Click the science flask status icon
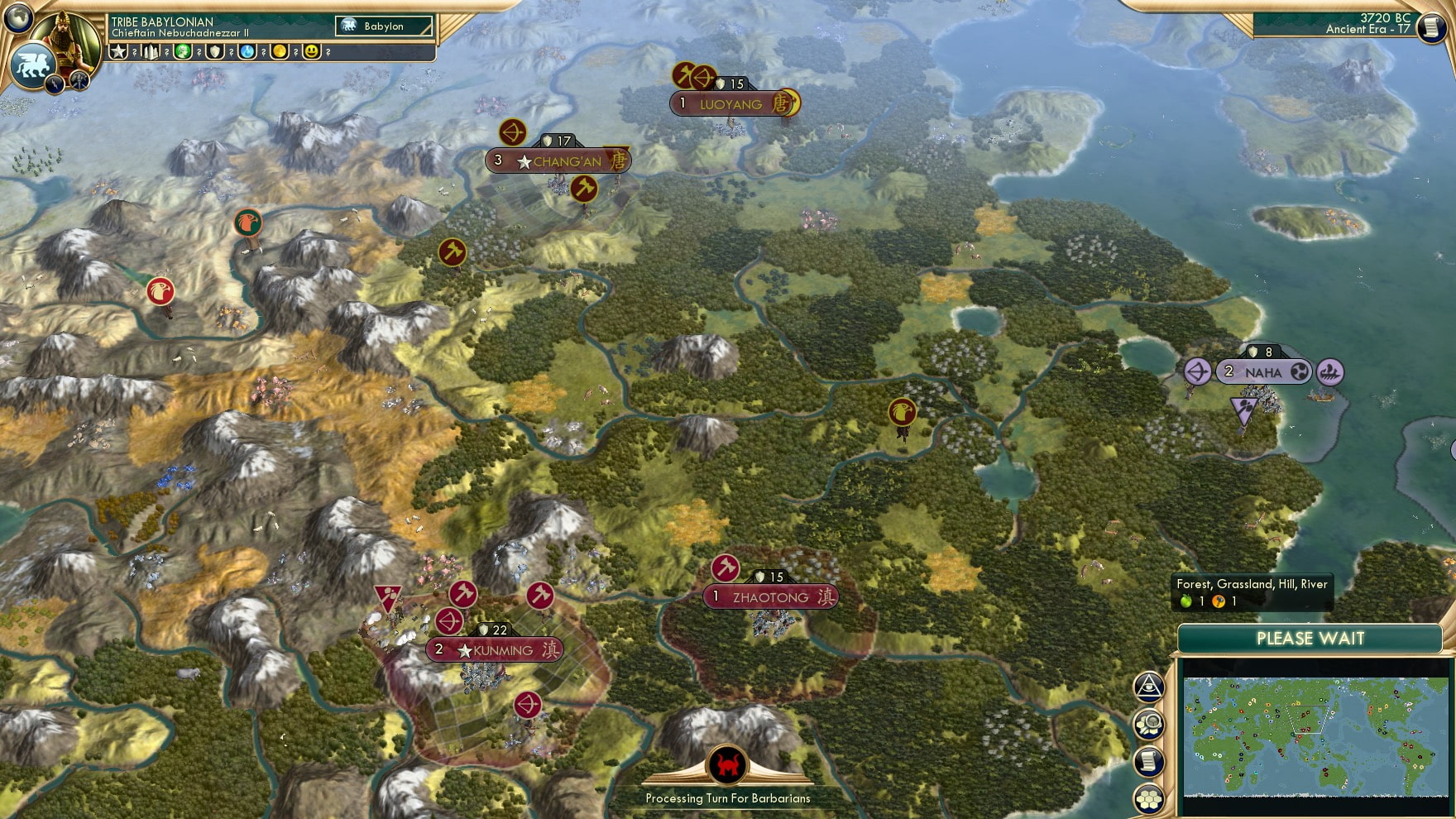1456x819 pixels. coord(247,53)
